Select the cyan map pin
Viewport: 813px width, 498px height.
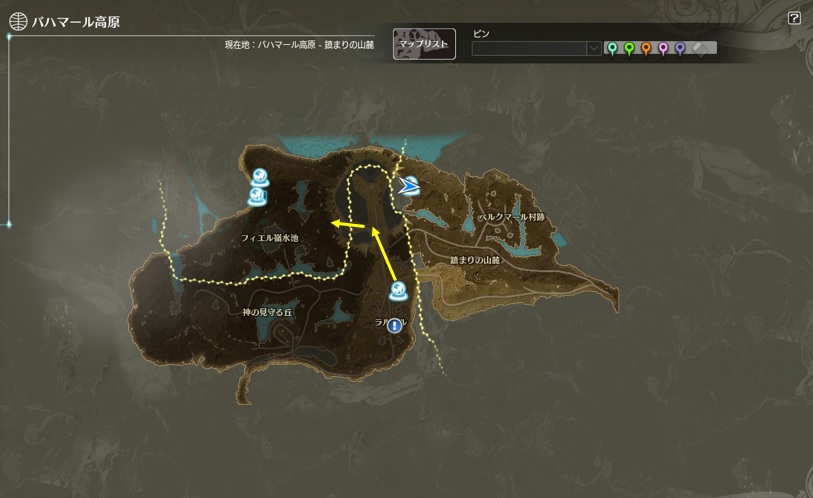[x=612, y=48]
